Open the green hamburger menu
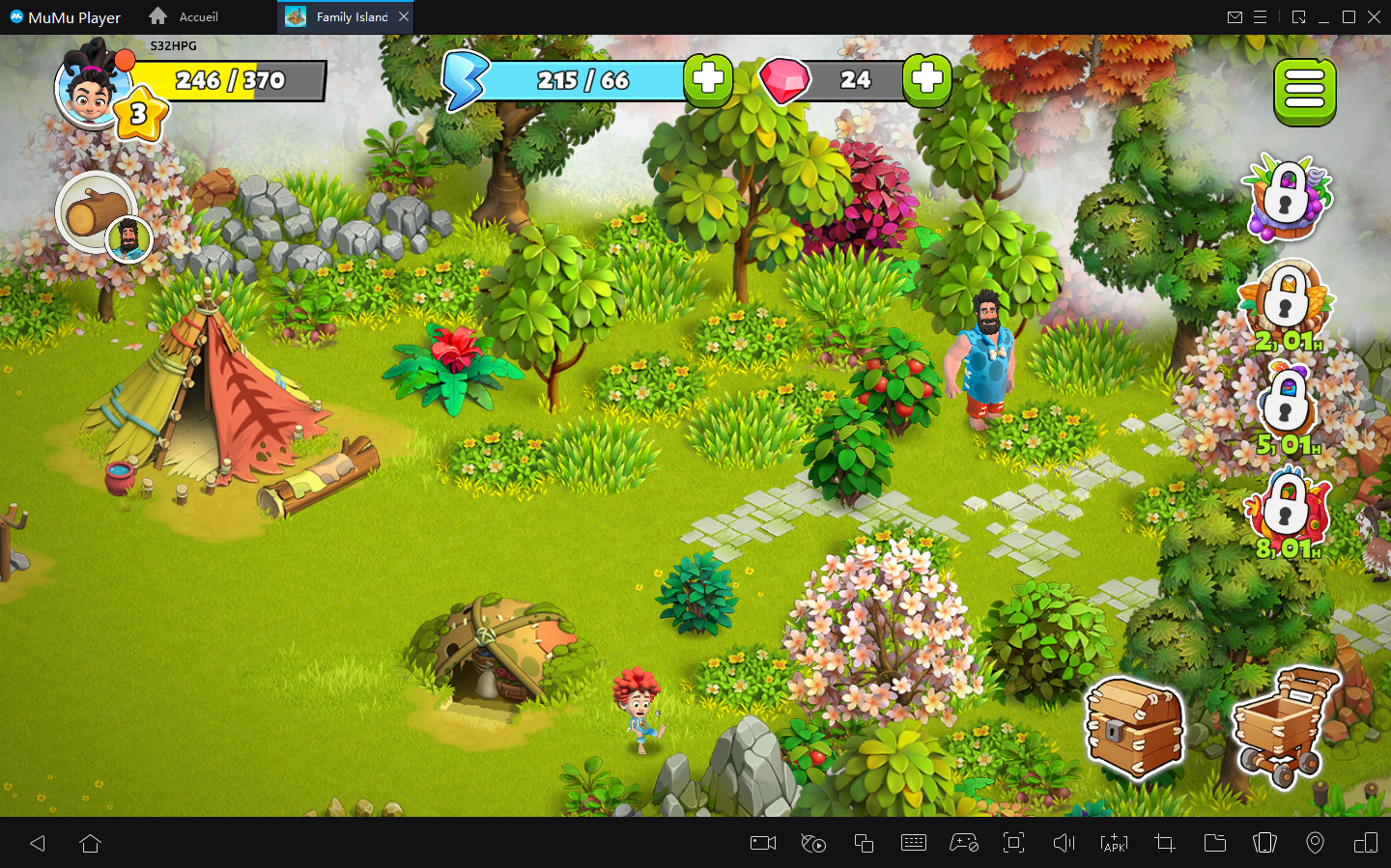The image size is (1391, 868). pyautogui.click(x=1304, y=92)
